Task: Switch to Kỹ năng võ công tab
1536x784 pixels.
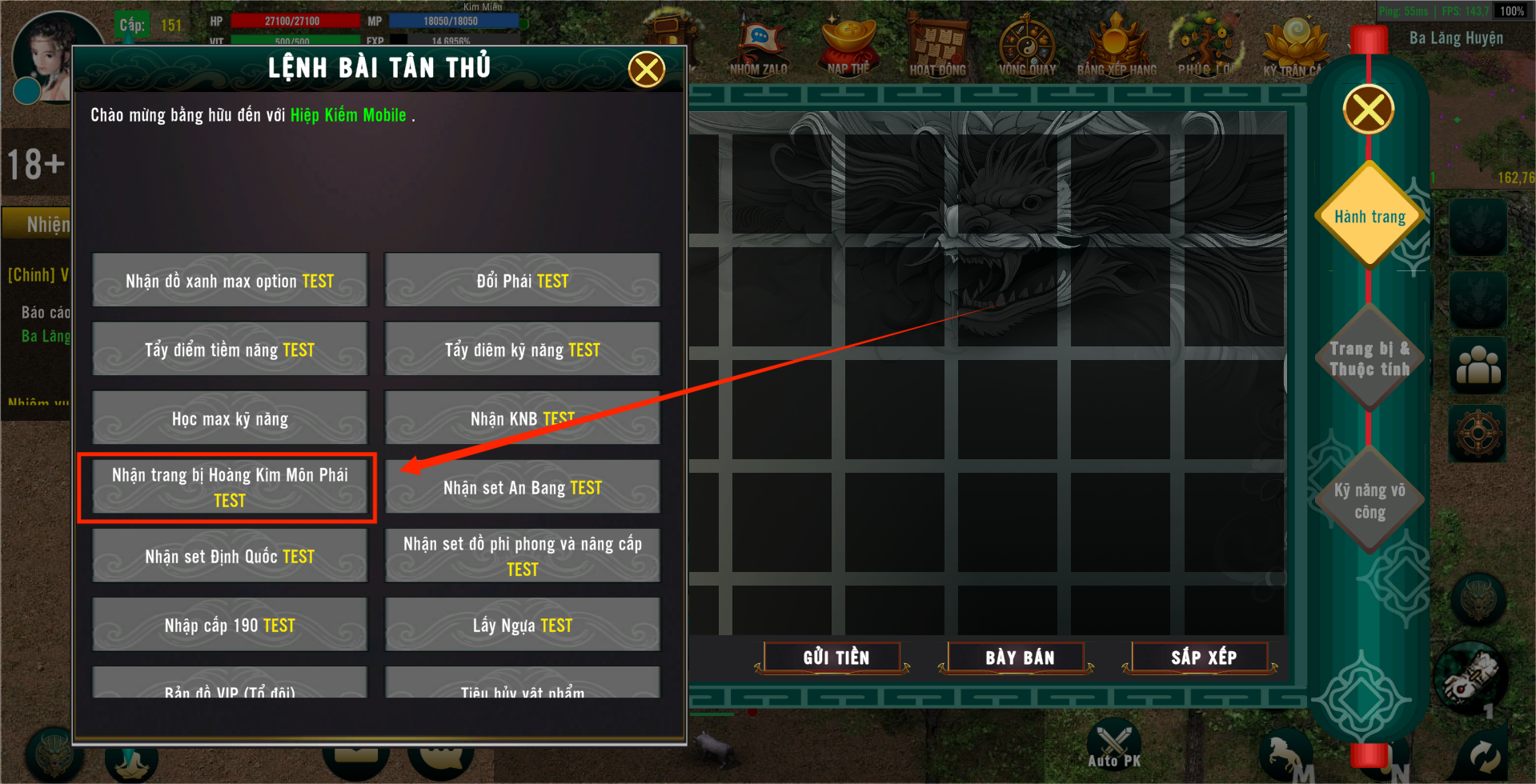Action: coord(1370,500)
